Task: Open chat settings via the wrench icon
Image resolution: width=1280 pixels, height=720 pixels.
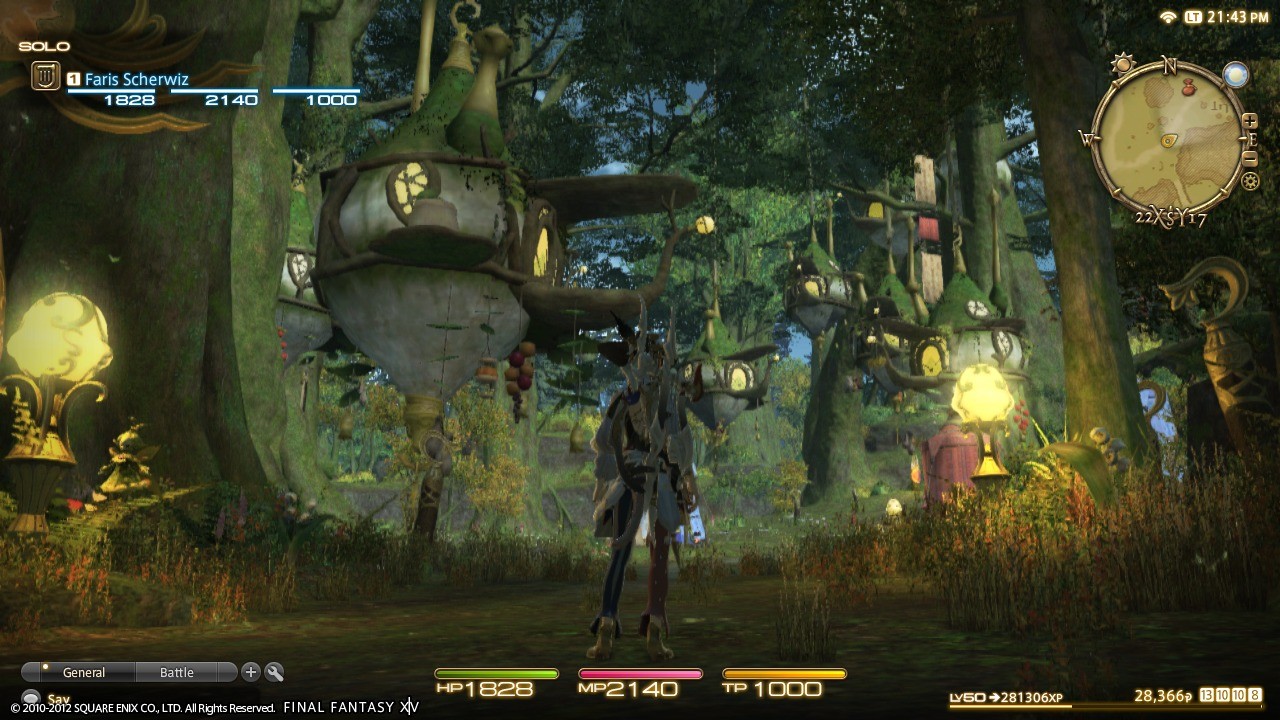Action: pyautogui.click(x=274, y=674)
